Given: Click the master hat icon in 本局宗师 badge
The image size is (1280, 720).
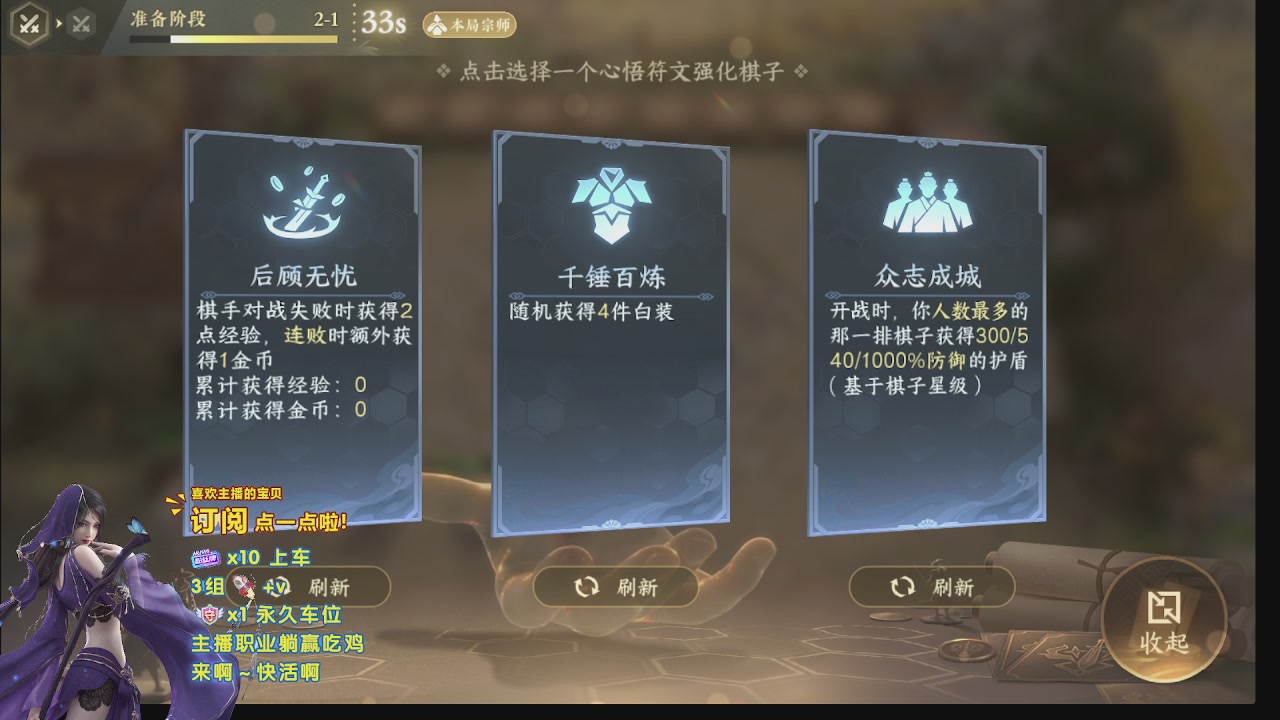Looking at the screenshot, I should (x=436, y=25).
